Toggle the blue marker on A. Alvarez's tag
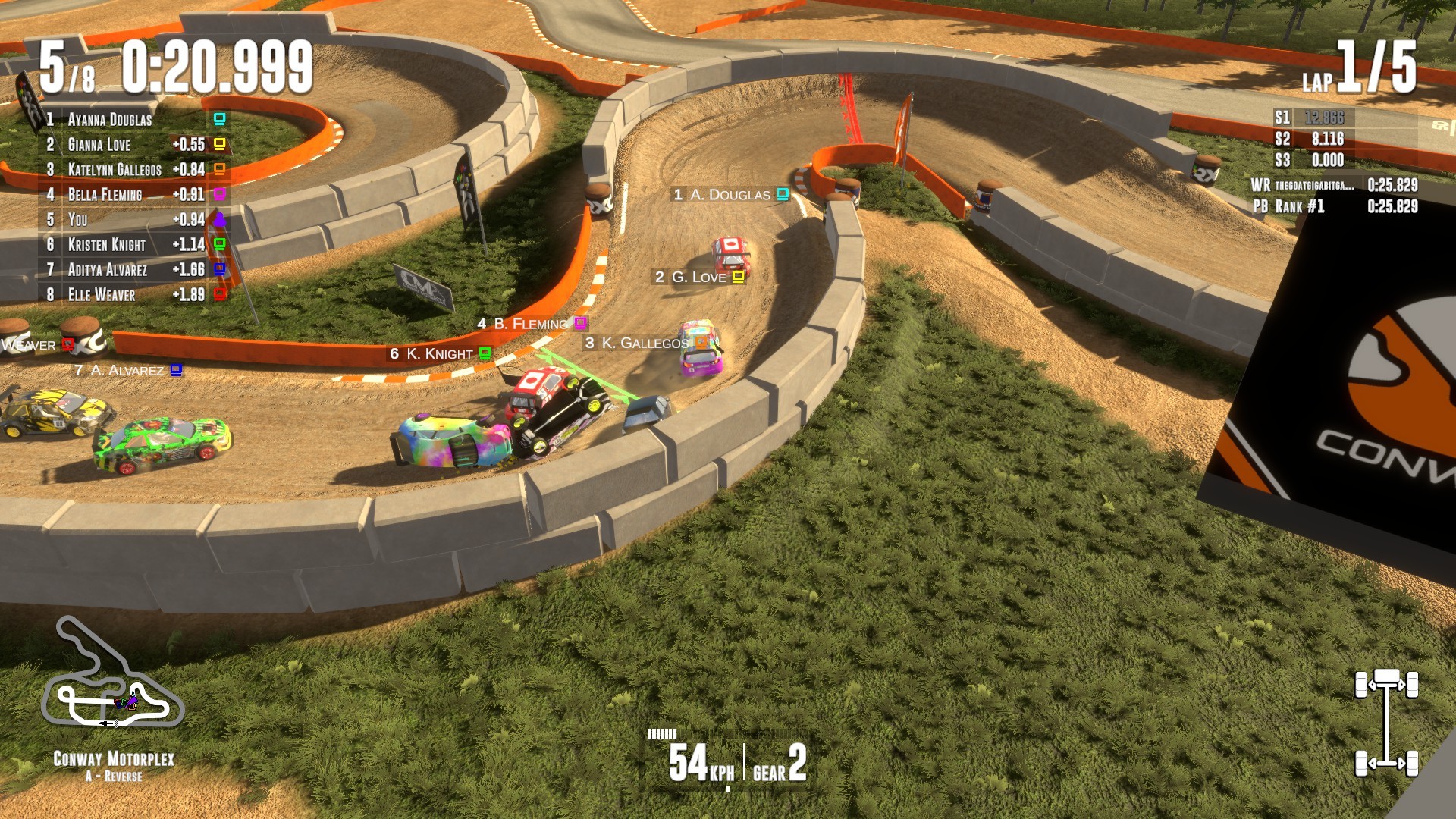 [177, 369]
